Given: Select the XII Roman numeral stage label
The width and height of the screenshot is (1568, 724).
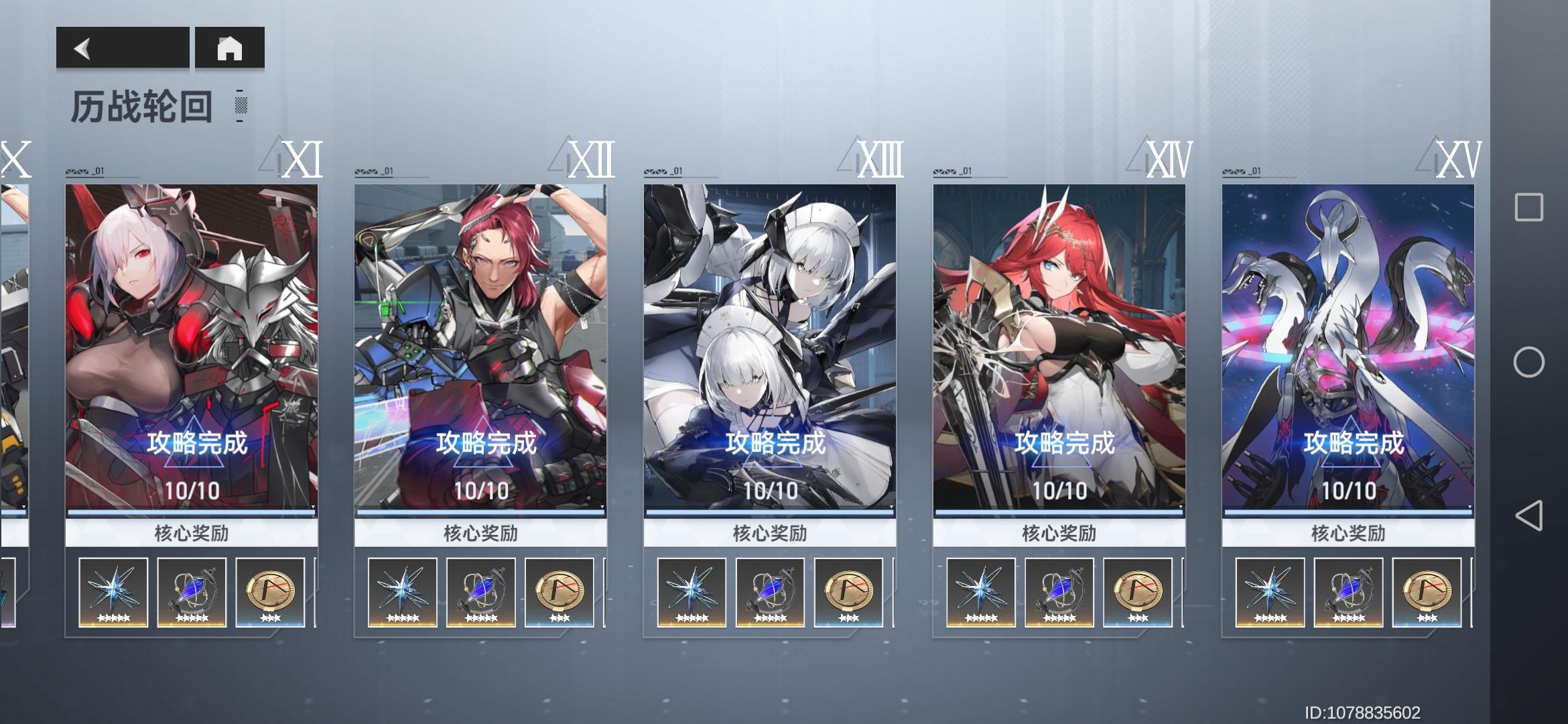Looking at the screenshot, I should click(592, 161).
